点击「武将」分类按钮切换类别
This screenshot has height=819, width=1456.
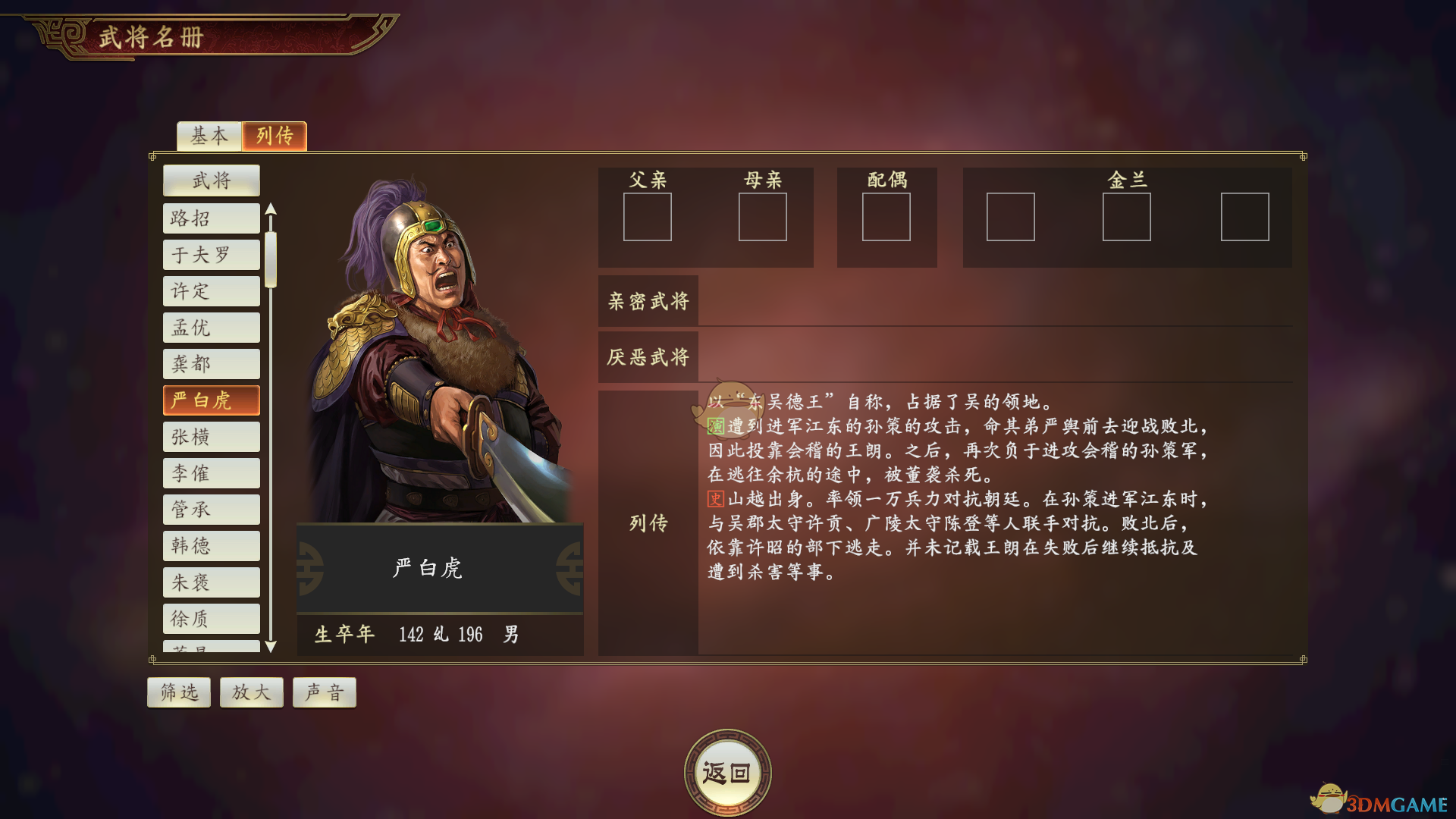pyautogui.click(x=211, y=180)
